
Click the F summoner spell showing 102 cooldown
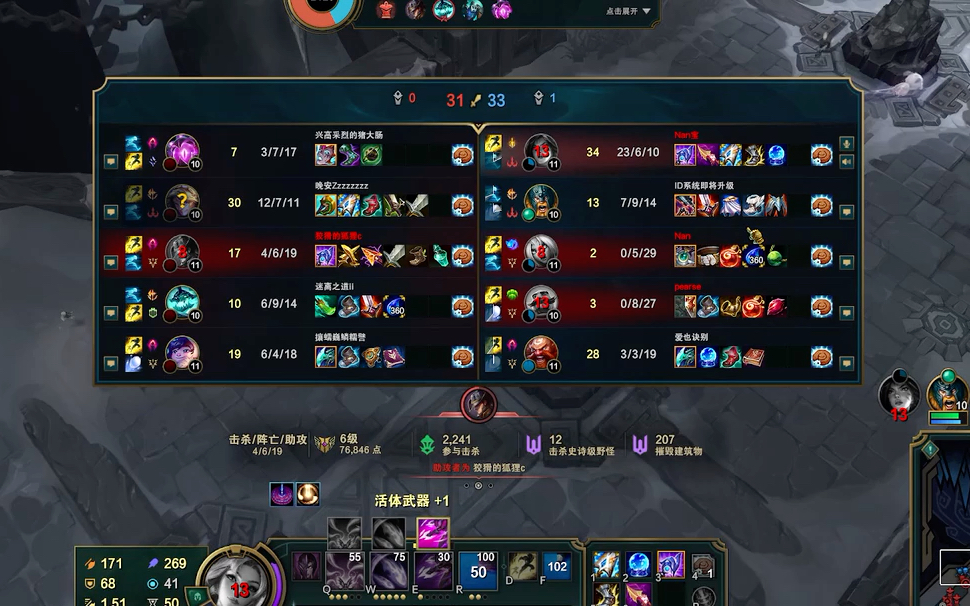point(556,567)
